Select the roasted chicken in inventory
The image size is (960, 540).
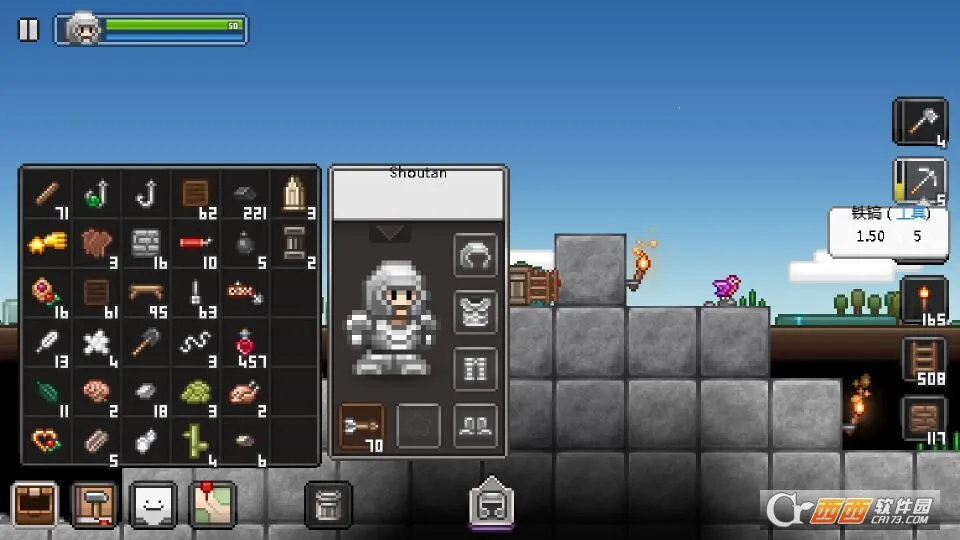point(245,391)
